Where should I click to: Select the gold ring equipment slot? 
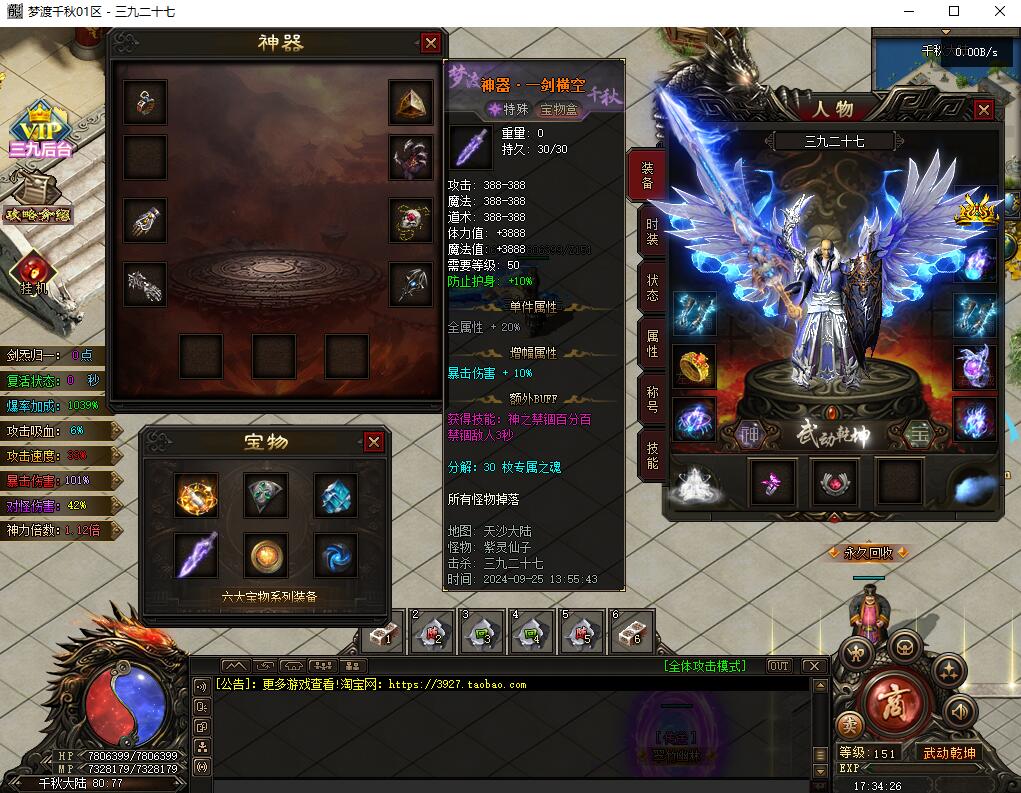[694, 367]
